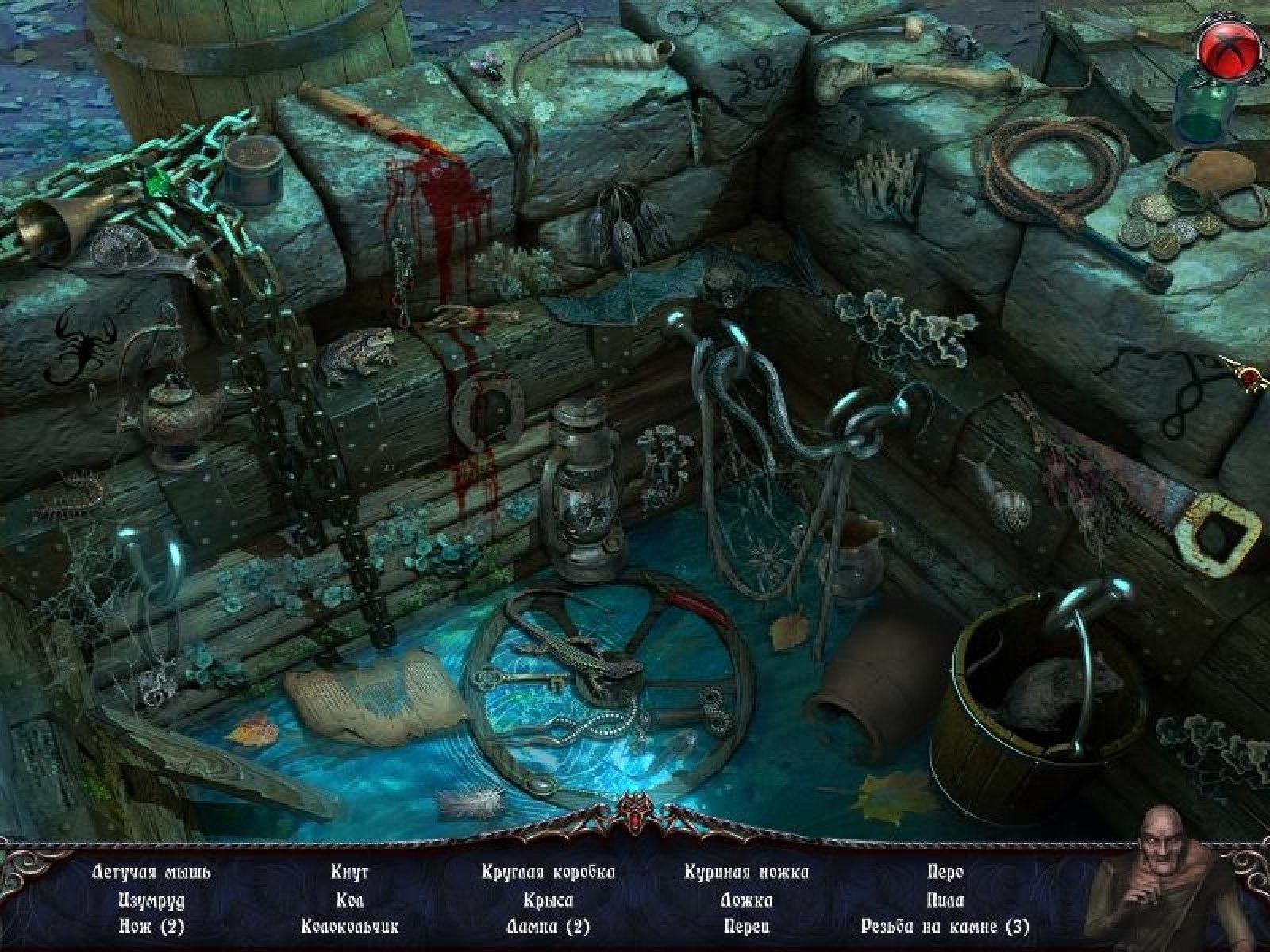1270x952 pixels.
Task: Select the 'Изумруд' list entry
Action: pos(152,900)
